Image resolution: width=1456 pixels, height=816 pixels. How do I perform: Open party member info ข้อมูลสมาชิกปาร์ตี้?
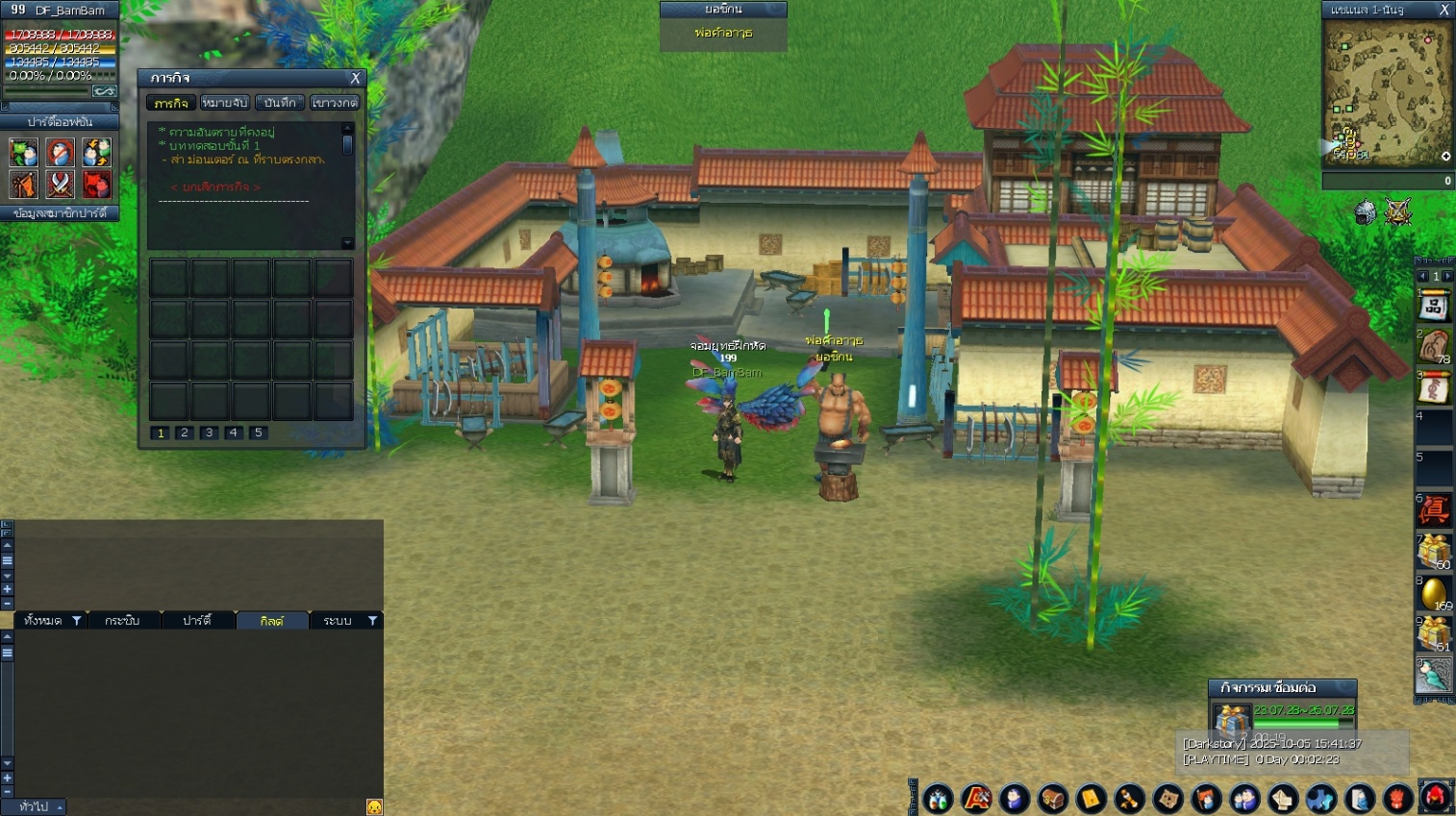(60, 213)
